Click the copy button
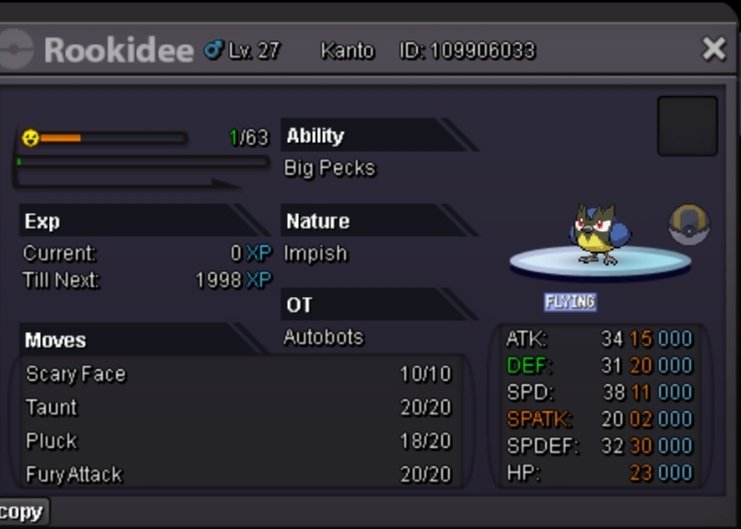This screenshot has height=529, width=741. [21, 512]
